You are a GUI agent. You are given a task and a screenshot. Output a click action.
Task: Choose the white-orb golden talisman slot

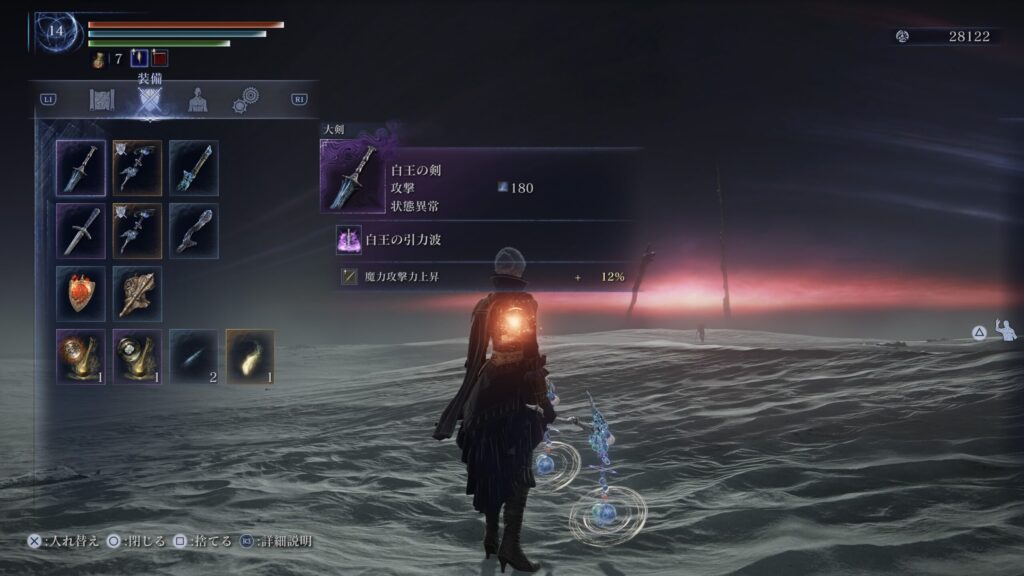(x=137, y=356)
